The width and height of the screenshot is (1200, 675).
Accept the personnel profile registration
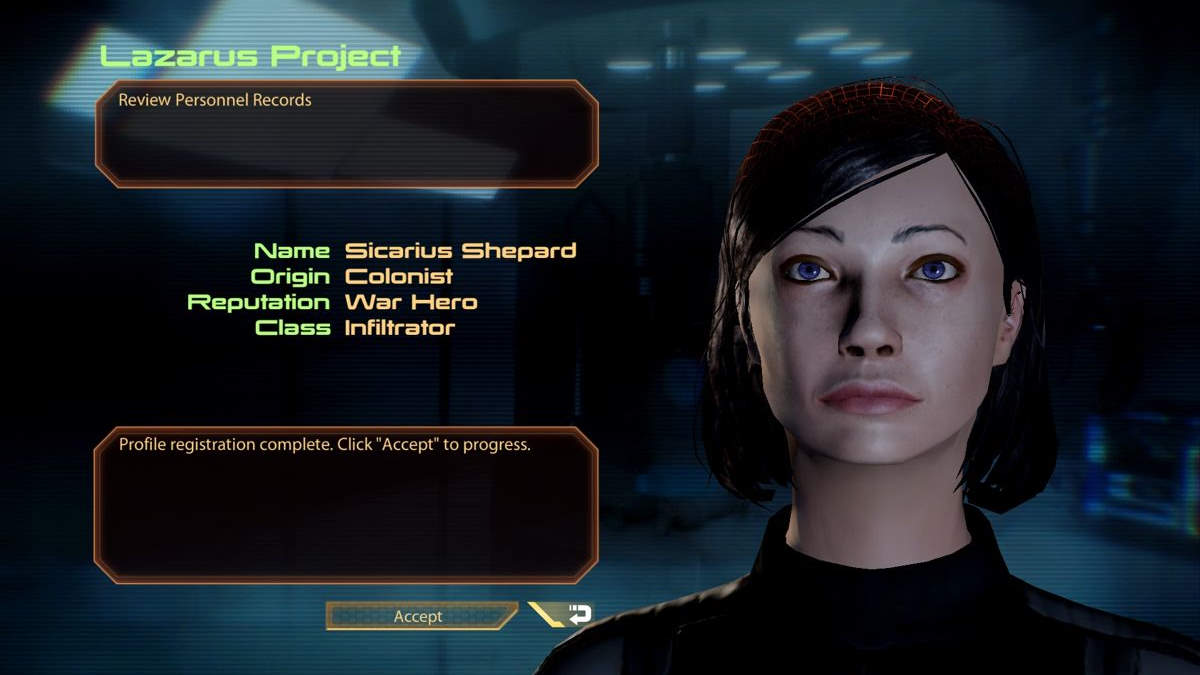tap(419, 616)
